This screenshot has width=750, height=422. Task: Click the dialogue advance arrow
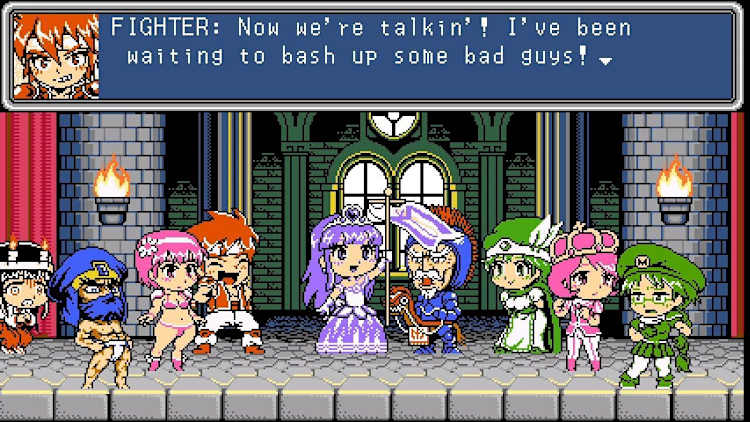605,60
